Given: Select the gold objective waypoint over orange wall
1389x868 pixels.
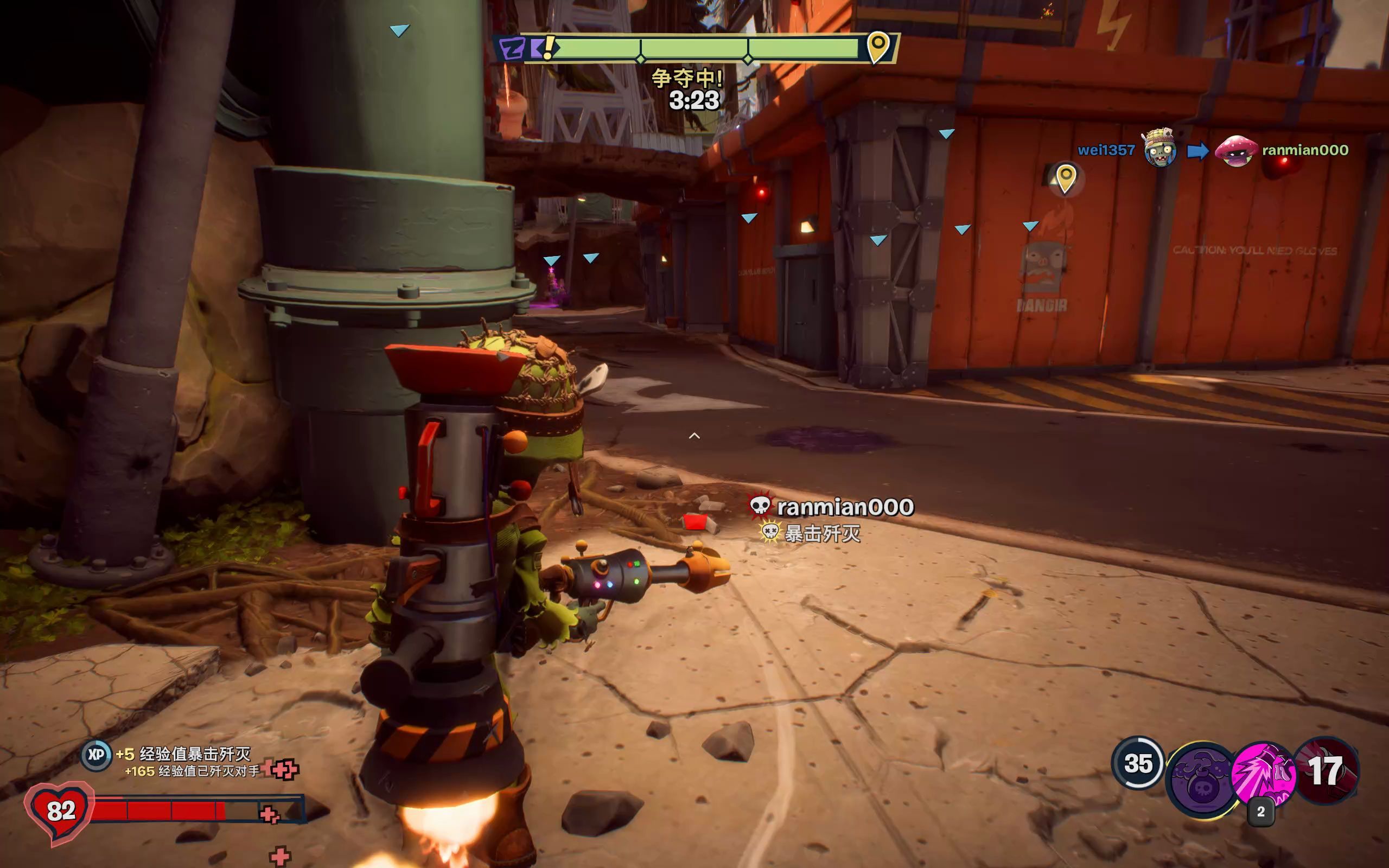Looking at the screenshot, I should pyautogui.click(x=1065, y=178).
